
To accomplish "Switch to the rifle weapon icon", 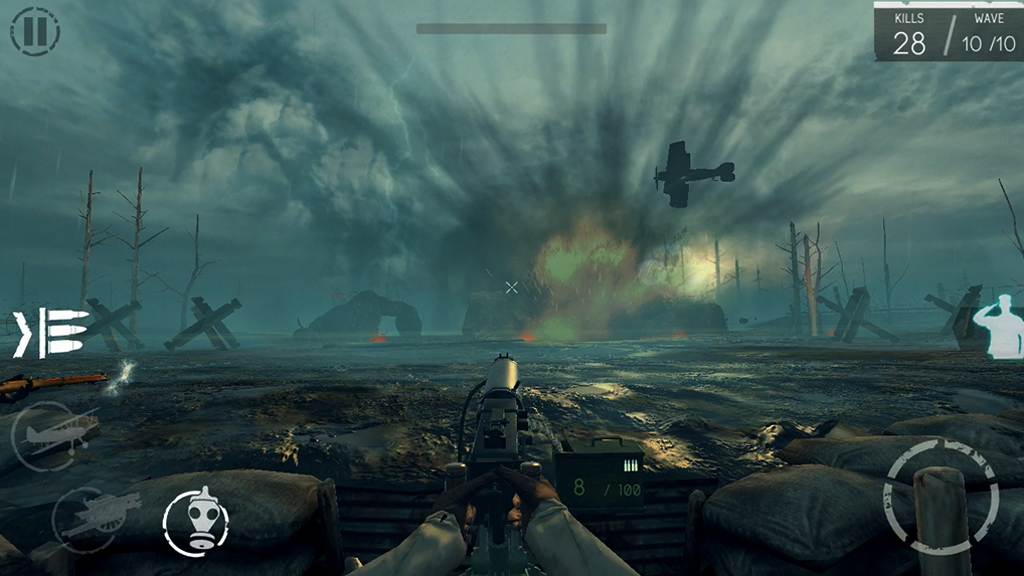I will click(x=52, y=382).
